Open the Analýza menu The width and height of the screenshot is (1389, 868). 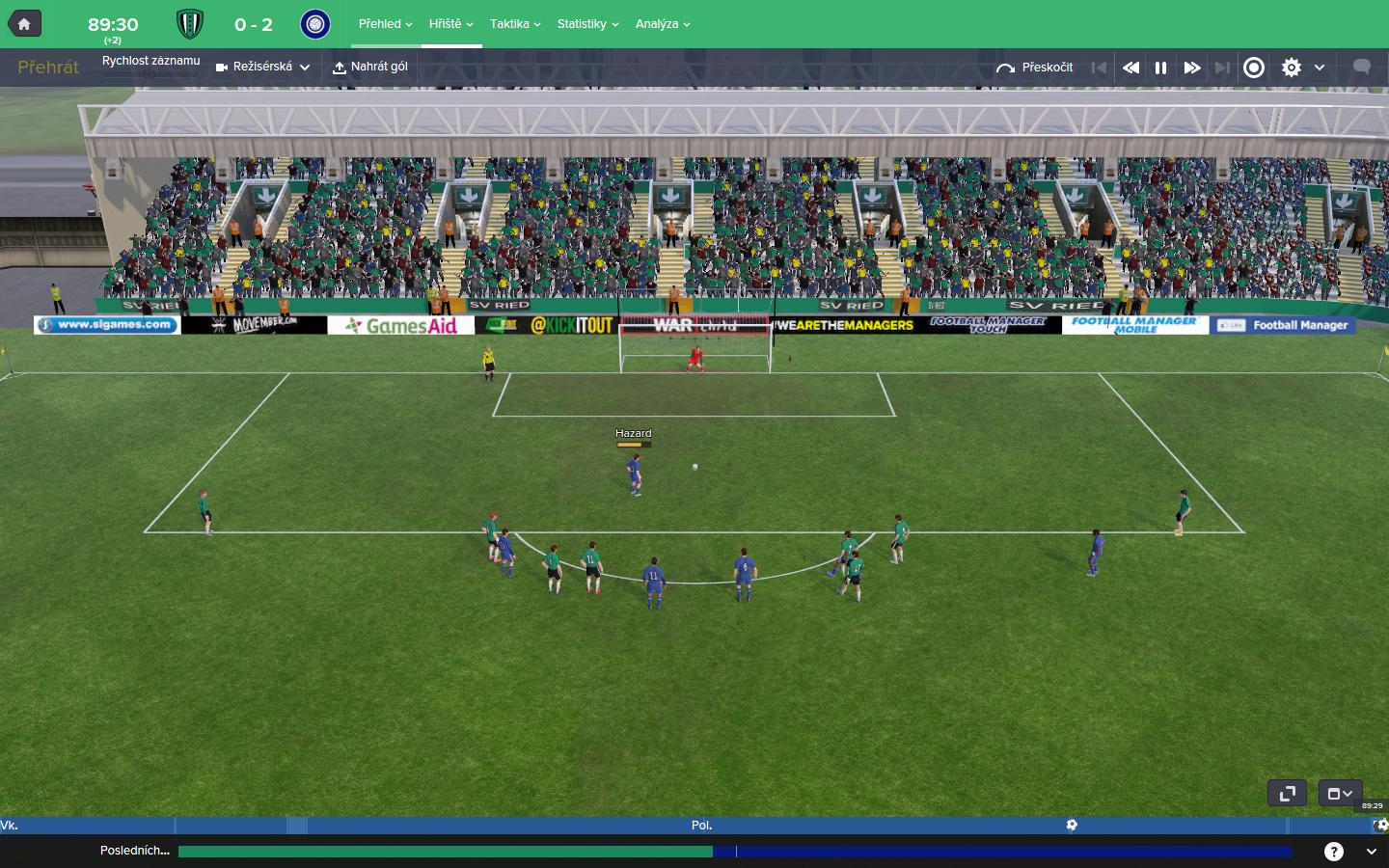[x=663, y=24]
